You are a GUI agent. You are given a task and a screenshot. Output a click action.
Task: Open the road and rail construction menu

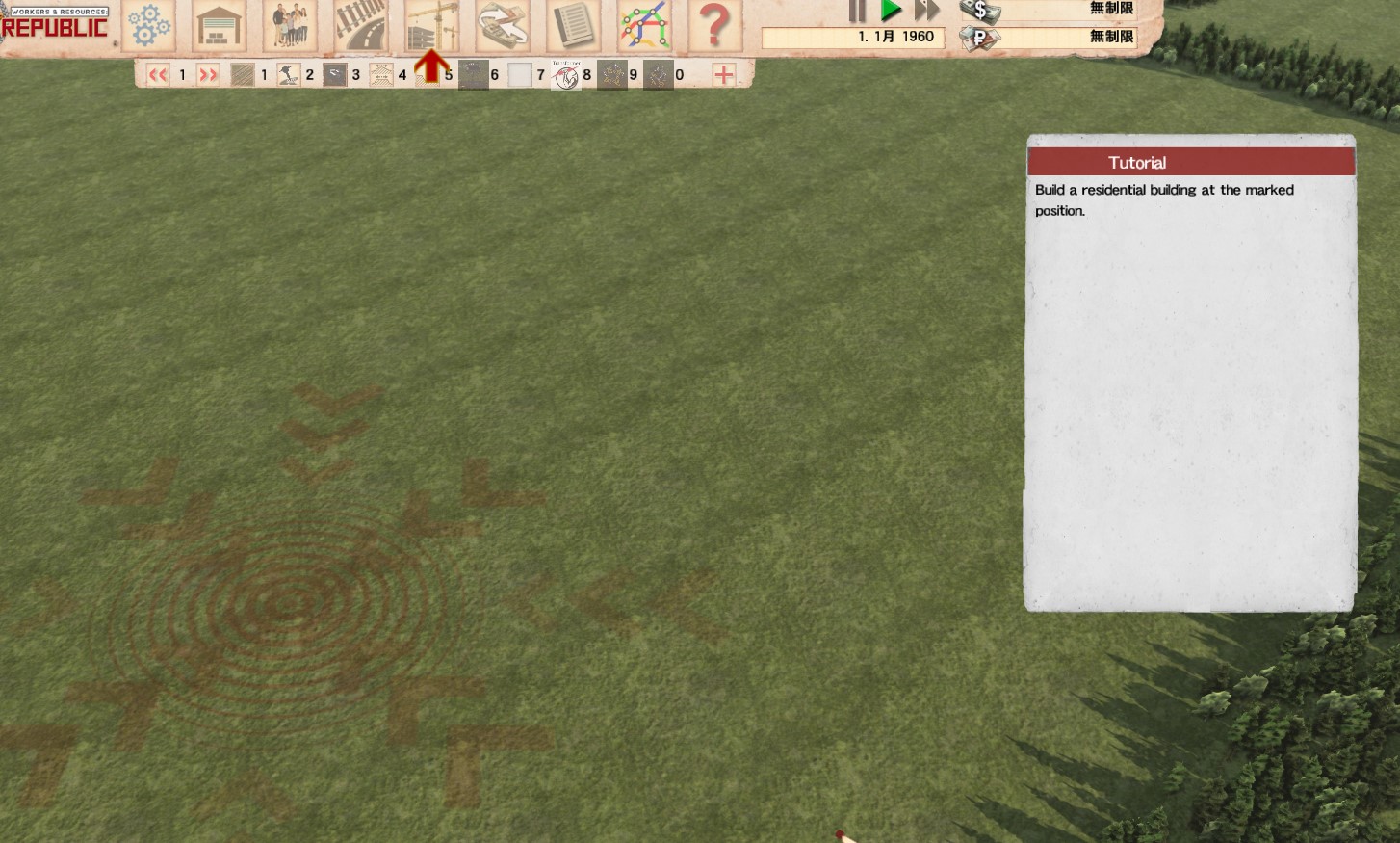[360, 25]
